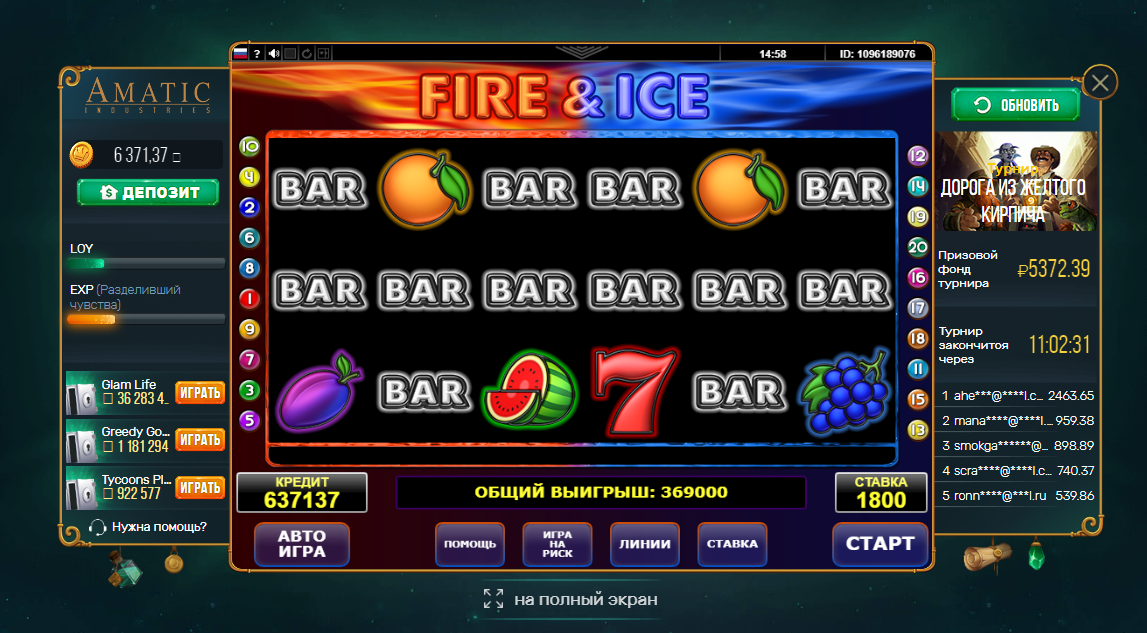Image resolution: width=1147 pixels, height=633 pixels.
Task: Change the number of ЛИНИИ paylines
Action: pos(645,544)
